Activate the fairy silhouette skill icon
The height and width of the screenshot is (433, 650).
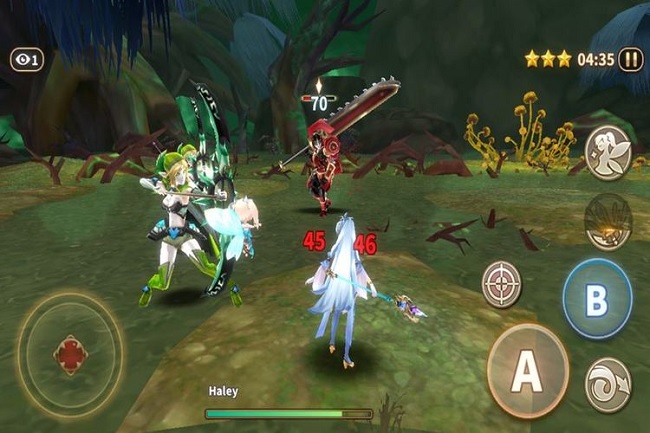(x=608, y=152)
